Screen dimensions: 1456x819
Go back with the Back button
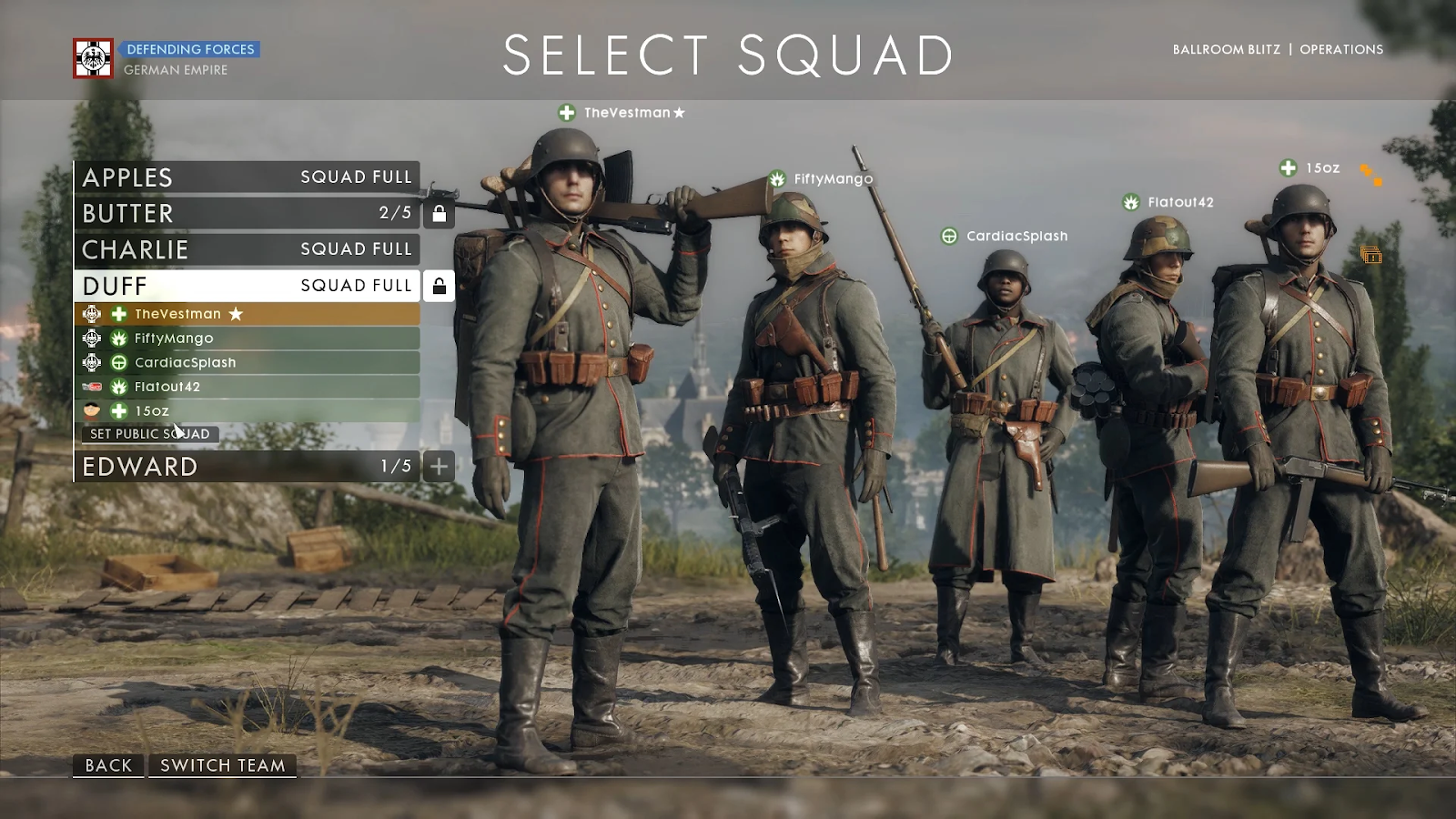tap(108, 765)
